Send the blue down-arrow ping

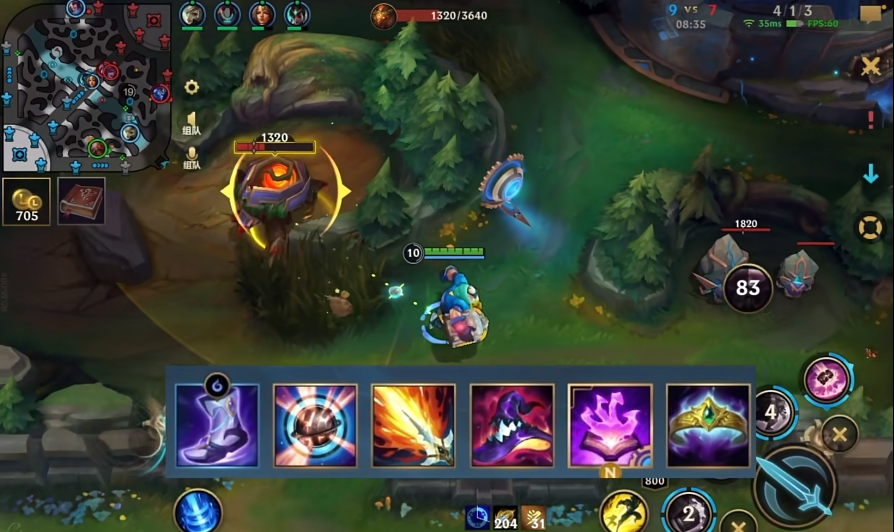click(871, 174)
